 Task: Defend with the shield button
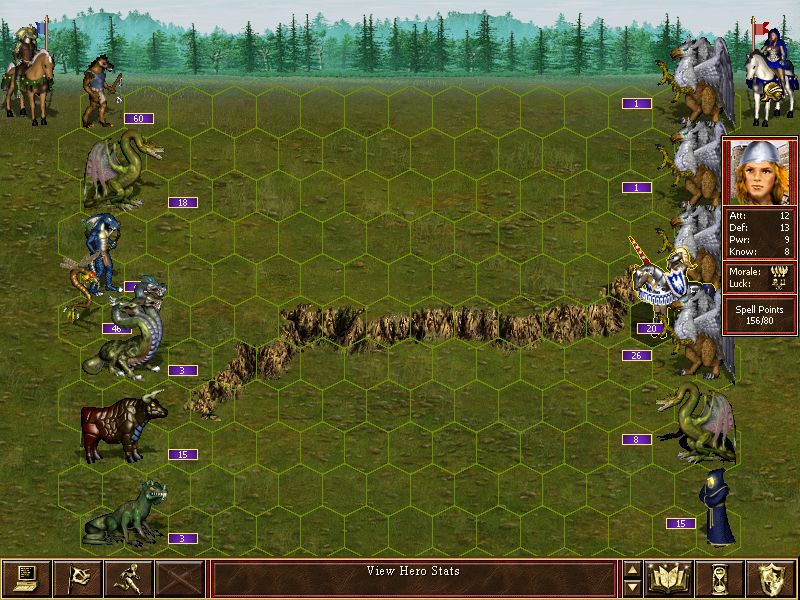(772, 578)
